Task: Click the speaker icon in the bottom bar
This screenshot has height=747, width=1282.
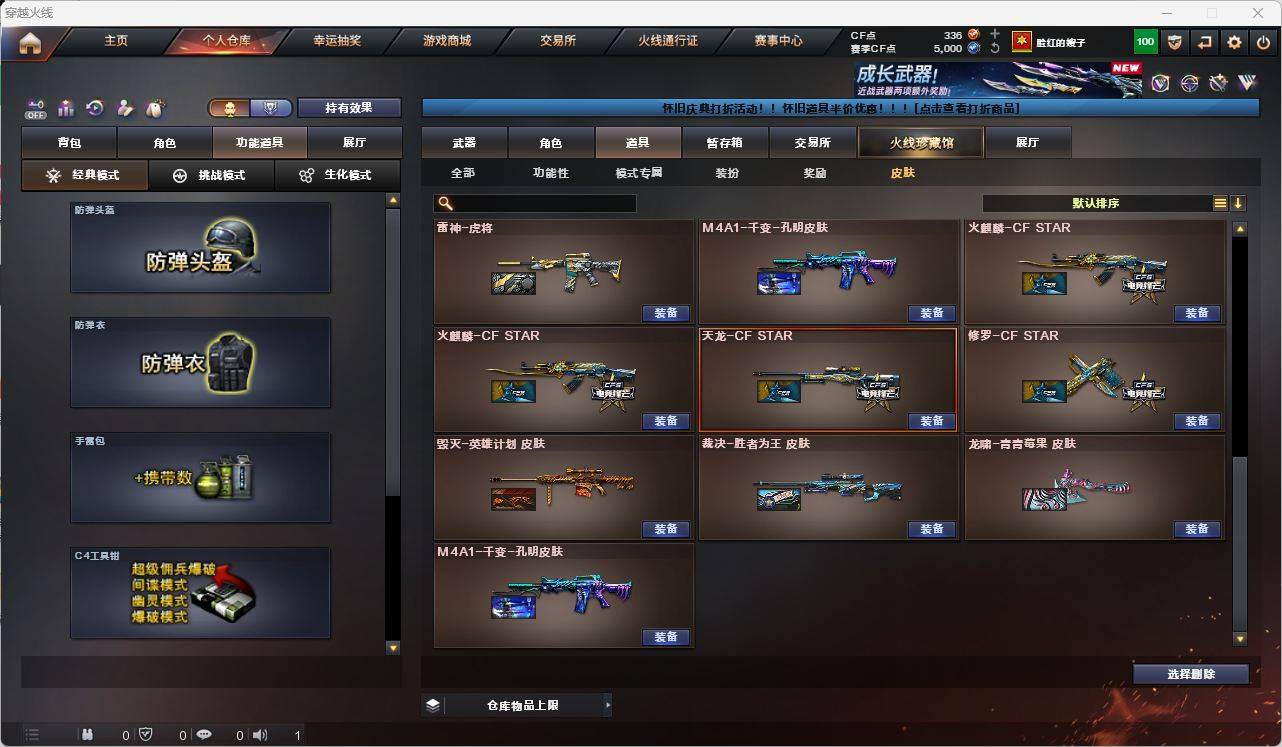Action: 258,736
